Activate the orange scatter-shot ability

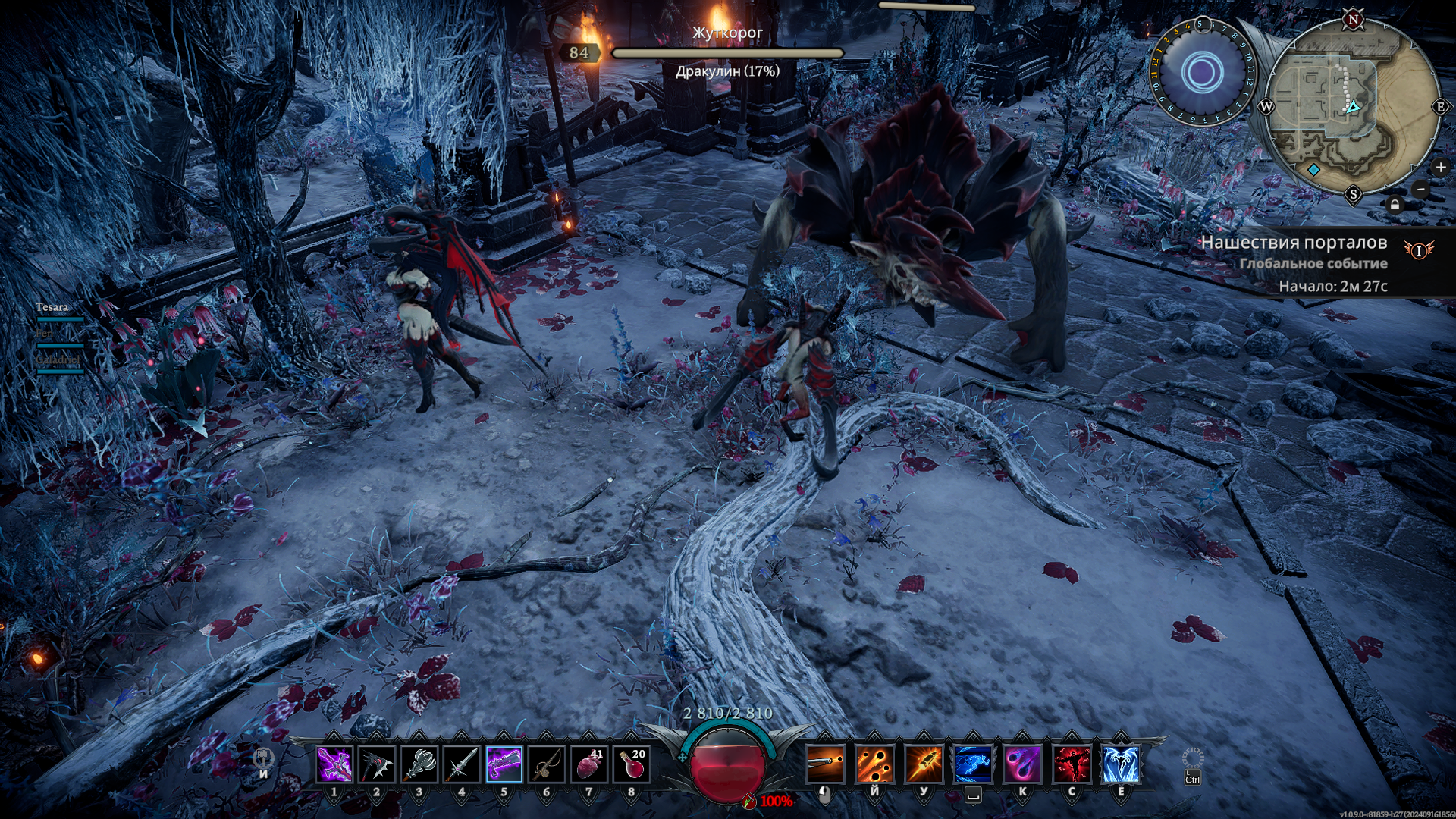[874, 764]
